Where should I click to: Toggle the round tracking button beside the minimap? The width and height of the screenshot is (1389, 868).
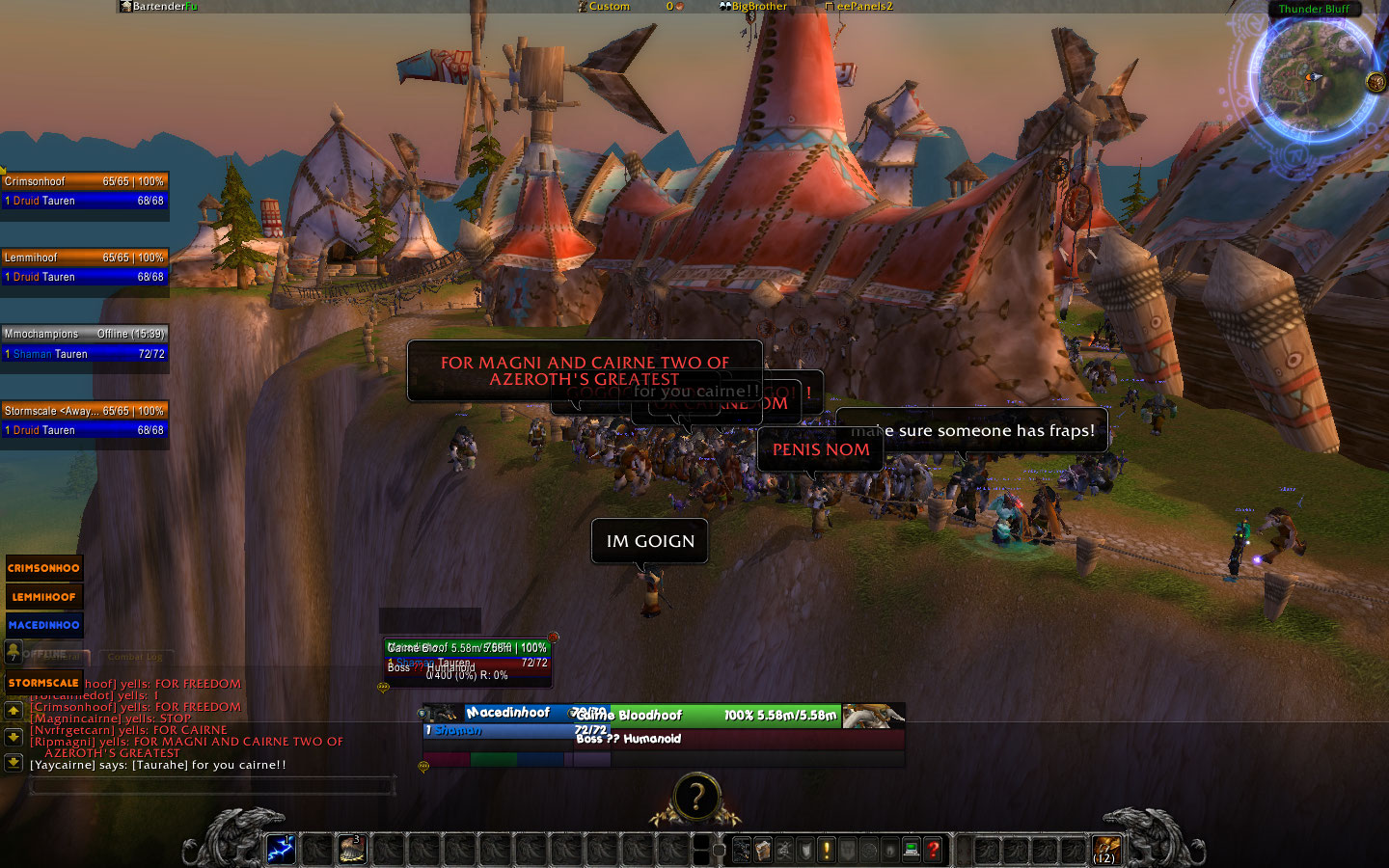[1376, 82]
